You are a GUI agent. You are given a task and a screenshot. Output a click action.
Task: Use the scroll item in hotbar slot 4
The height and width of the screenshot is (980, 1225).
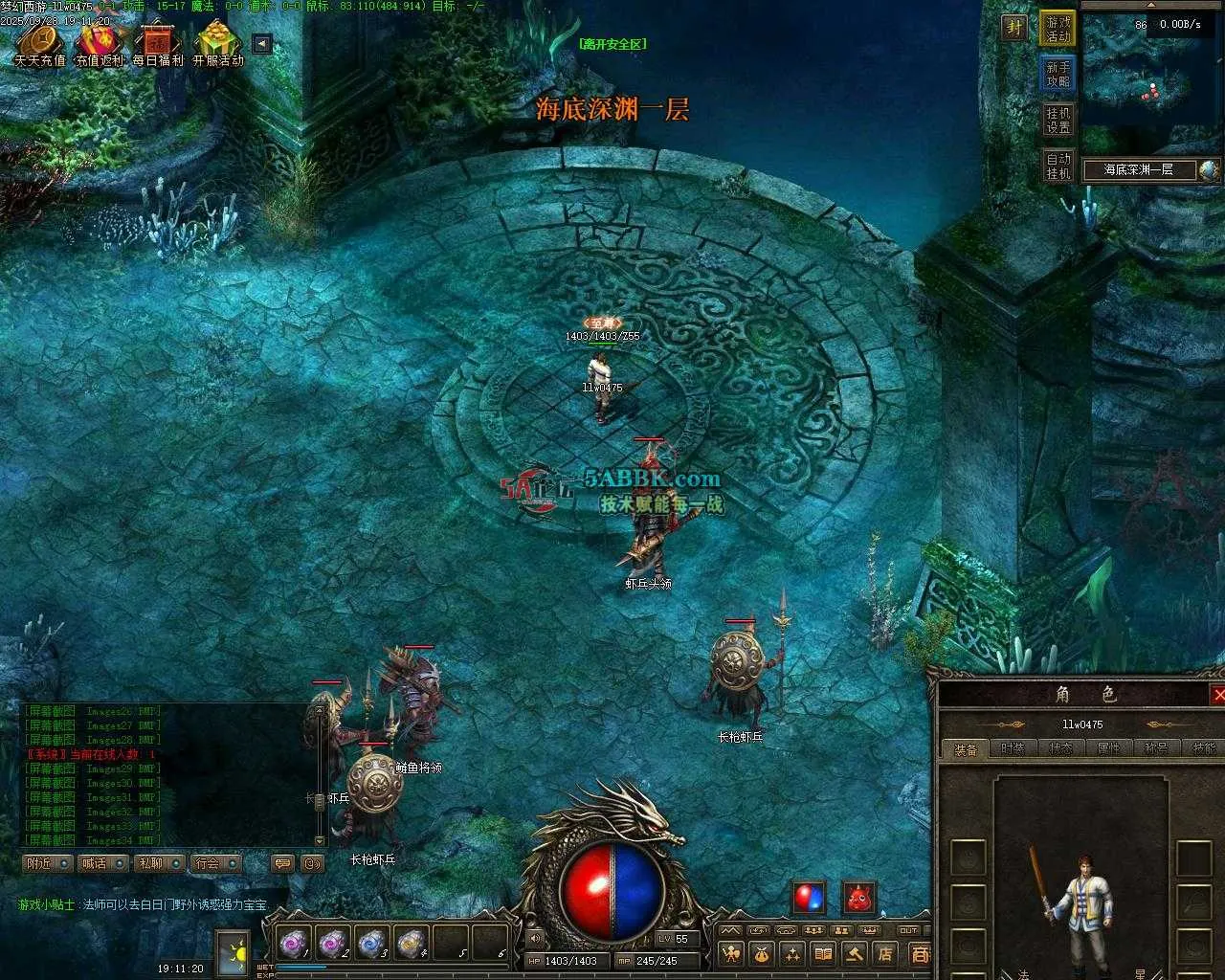[x=412, y=944]
